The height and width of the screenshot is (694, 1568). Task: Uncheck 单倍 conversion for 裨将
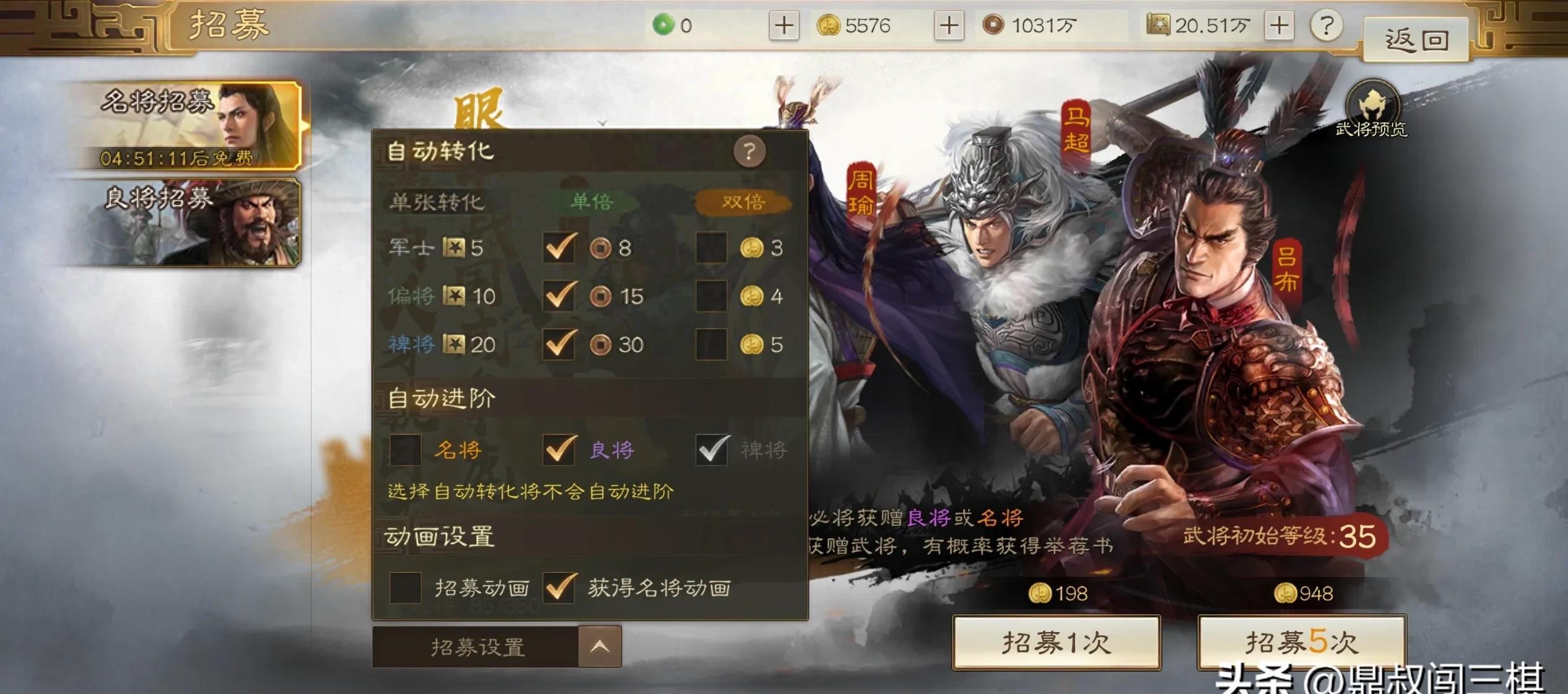(559, 345)
